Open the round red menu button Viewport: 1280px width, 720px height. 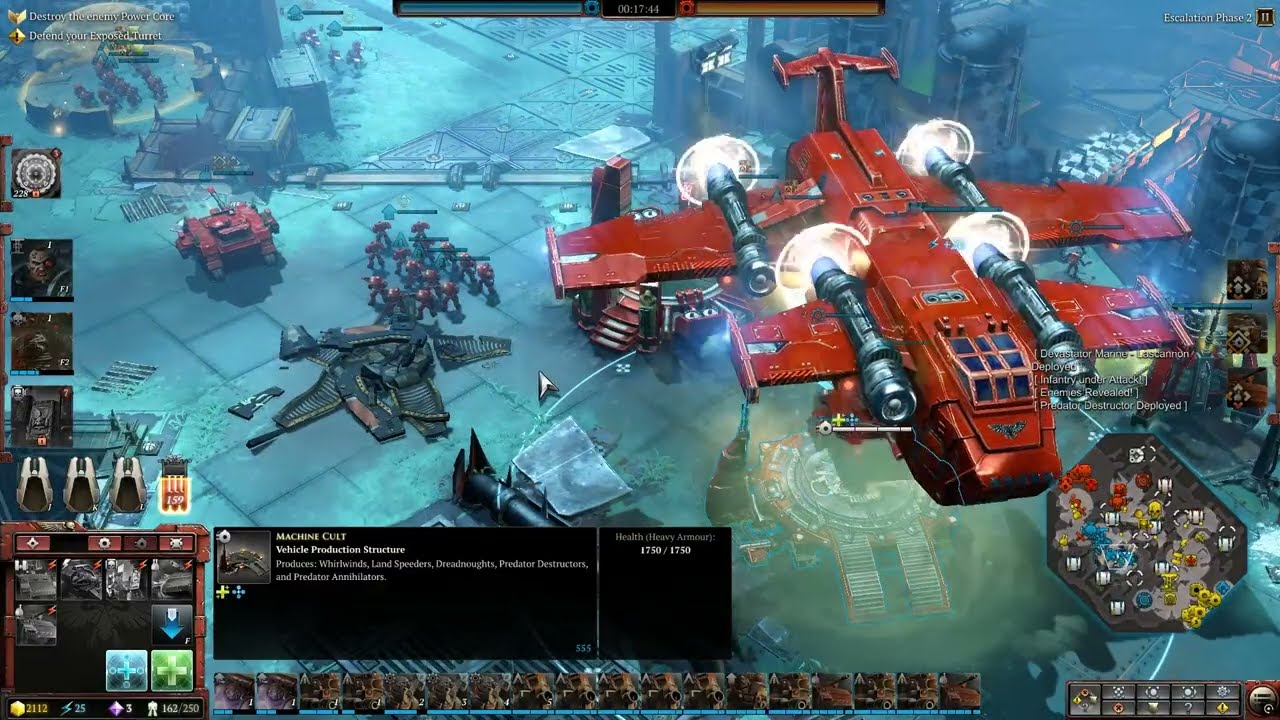pos(1263,697)
